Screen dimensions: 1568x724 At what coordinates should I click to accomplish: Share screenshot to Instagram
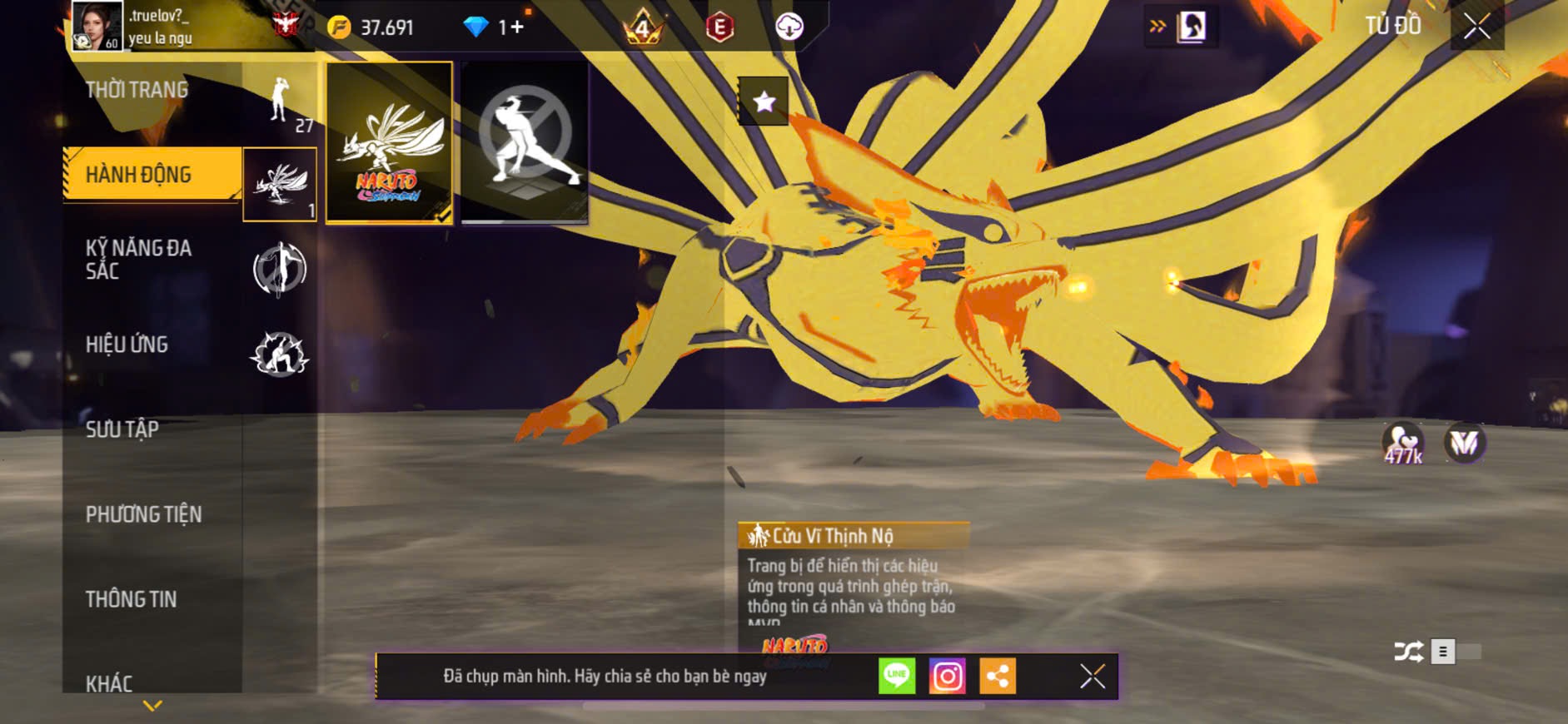tap(947, 676)
